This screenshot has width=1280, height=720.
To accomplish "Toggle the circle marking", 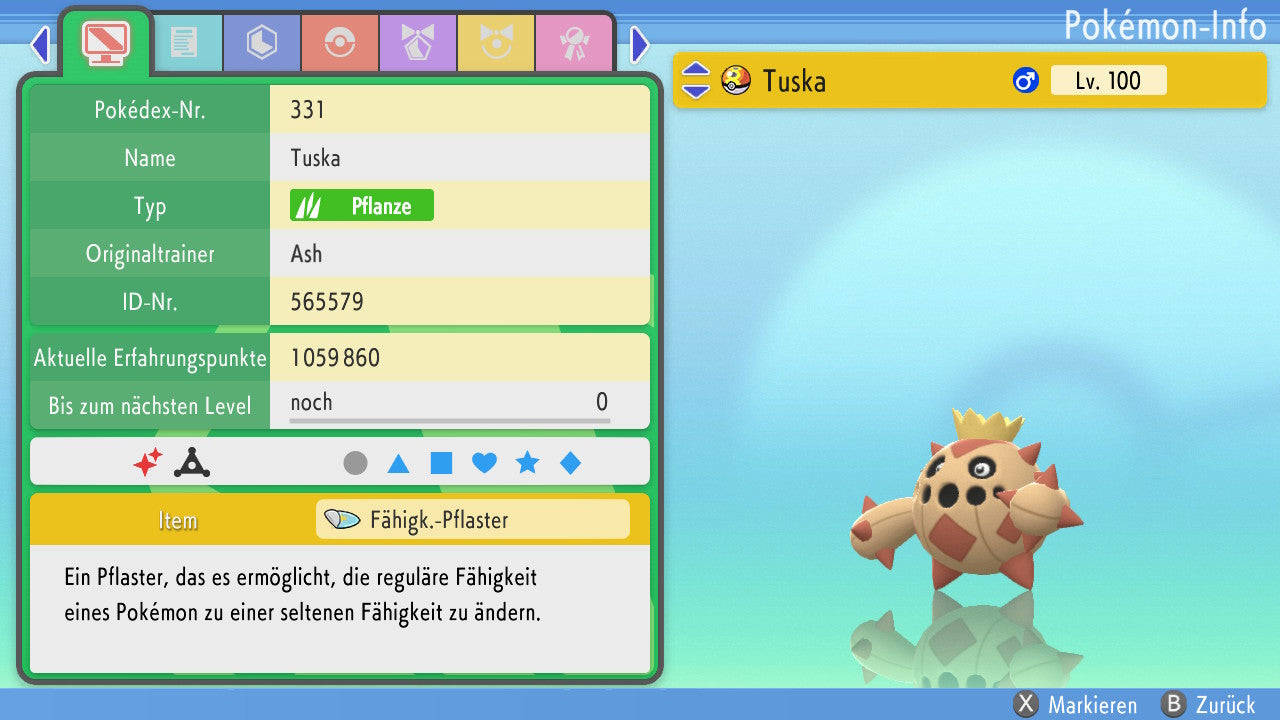I will coord(355,463).
